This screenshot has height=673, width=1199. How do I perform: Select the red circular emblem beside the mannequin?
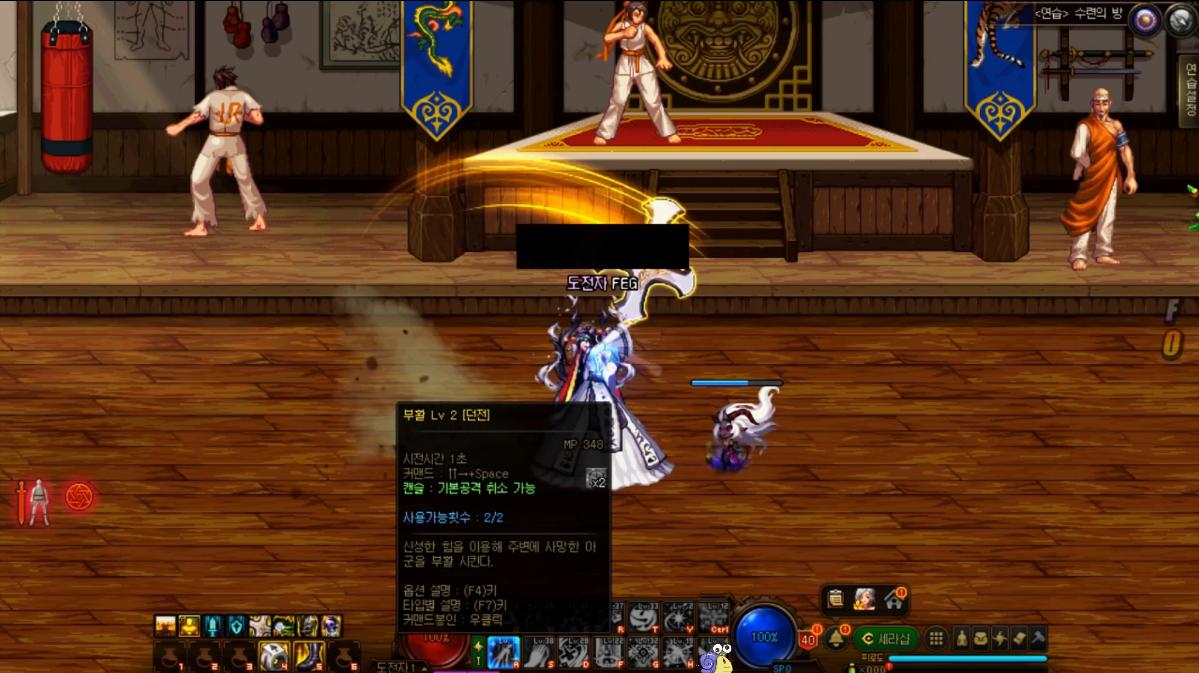(x=79, y=496)
